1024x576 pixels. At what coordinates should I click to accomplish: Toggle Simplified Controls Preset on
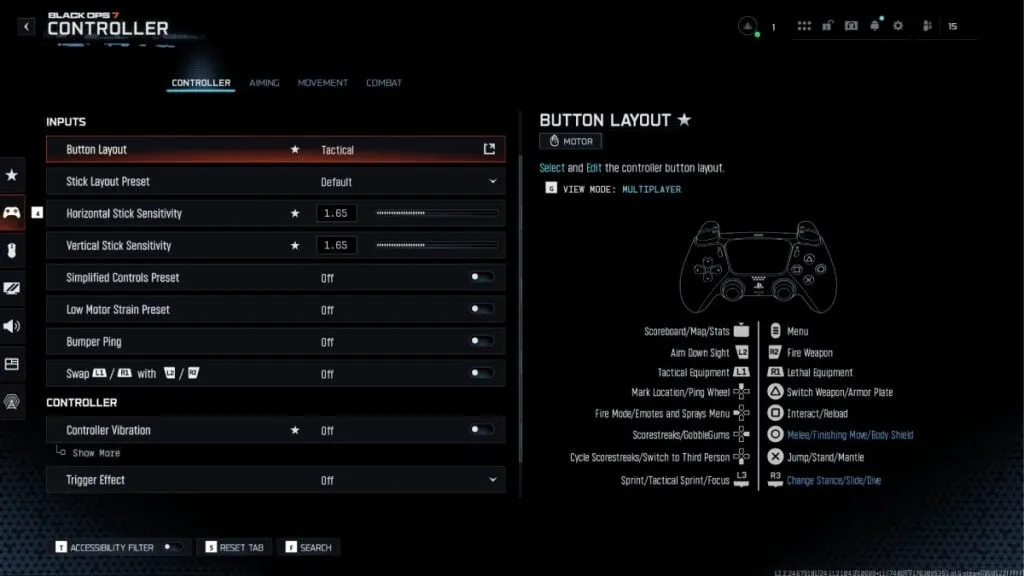coord(482,278)
